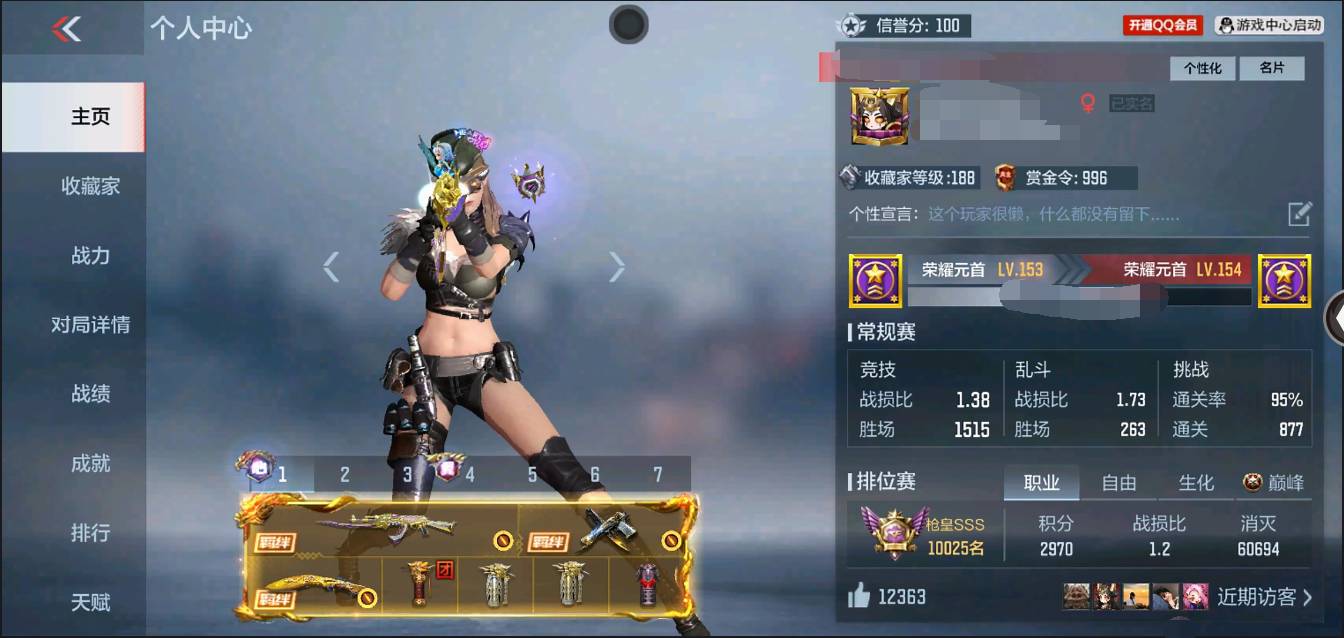Viewport: 1344px width, 638px height.
Task: View 对局详情 match details
Action: (90, 325)
